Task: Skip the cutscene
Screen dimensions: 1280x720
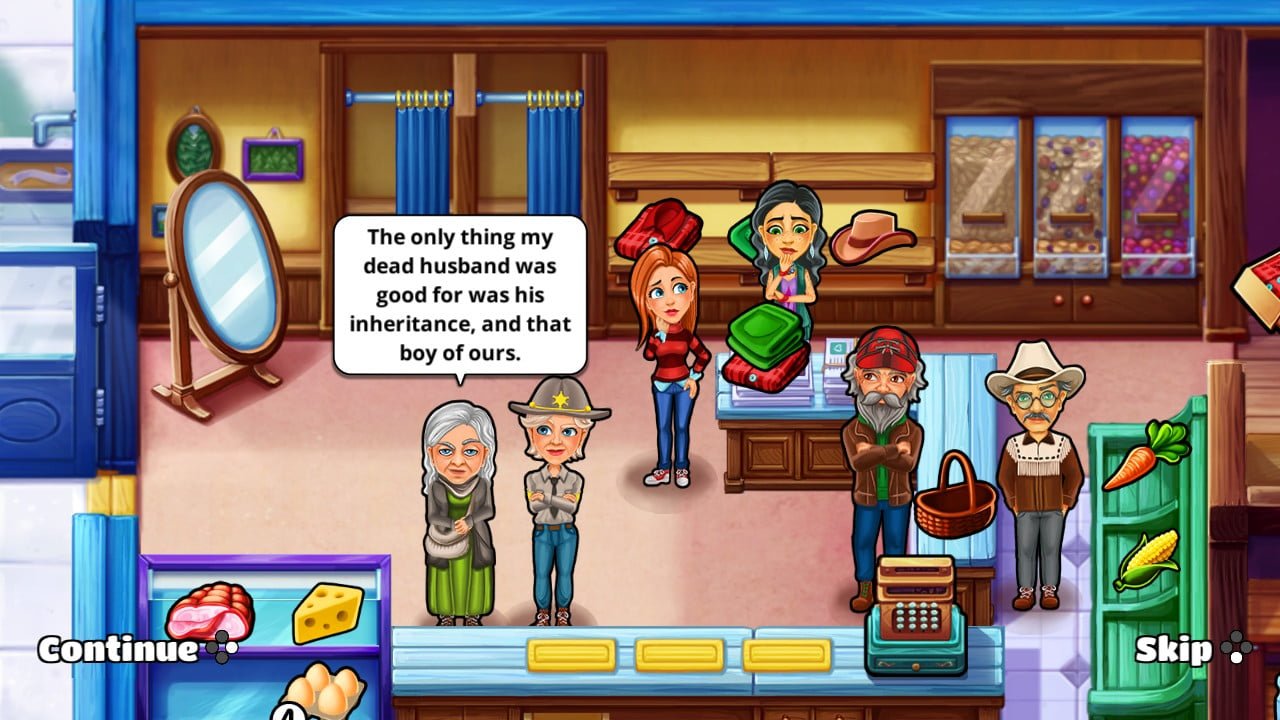Action: pos(1174,650)
